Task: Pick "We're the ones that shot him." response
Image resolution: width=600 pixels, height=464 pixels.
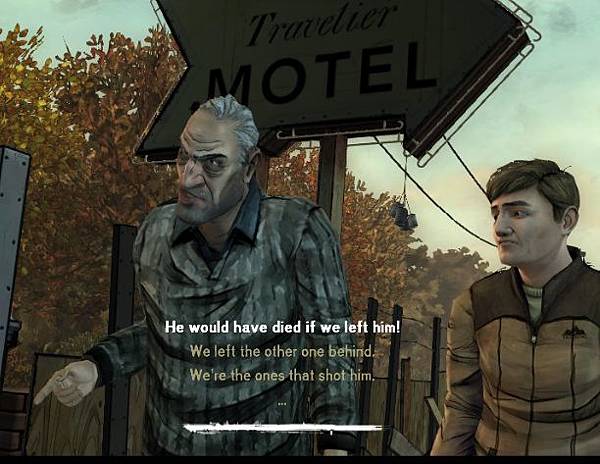Action: pos(282,375)
